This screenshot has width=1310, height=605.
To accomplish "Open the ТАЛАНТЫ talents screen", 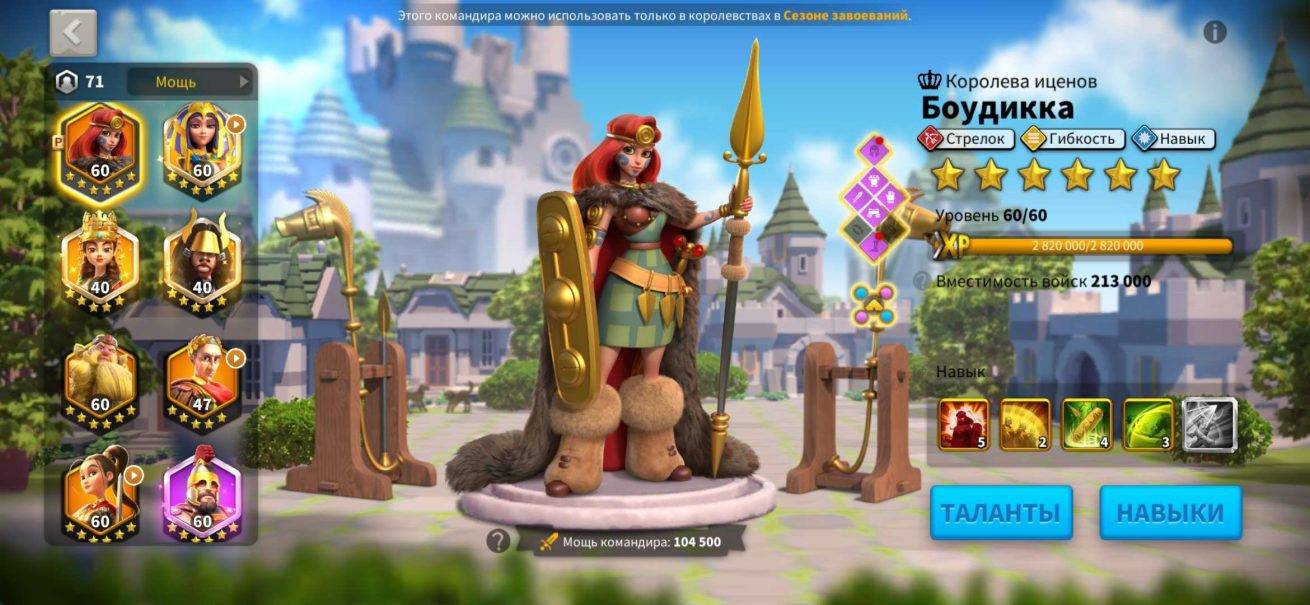I will 1001,513.
